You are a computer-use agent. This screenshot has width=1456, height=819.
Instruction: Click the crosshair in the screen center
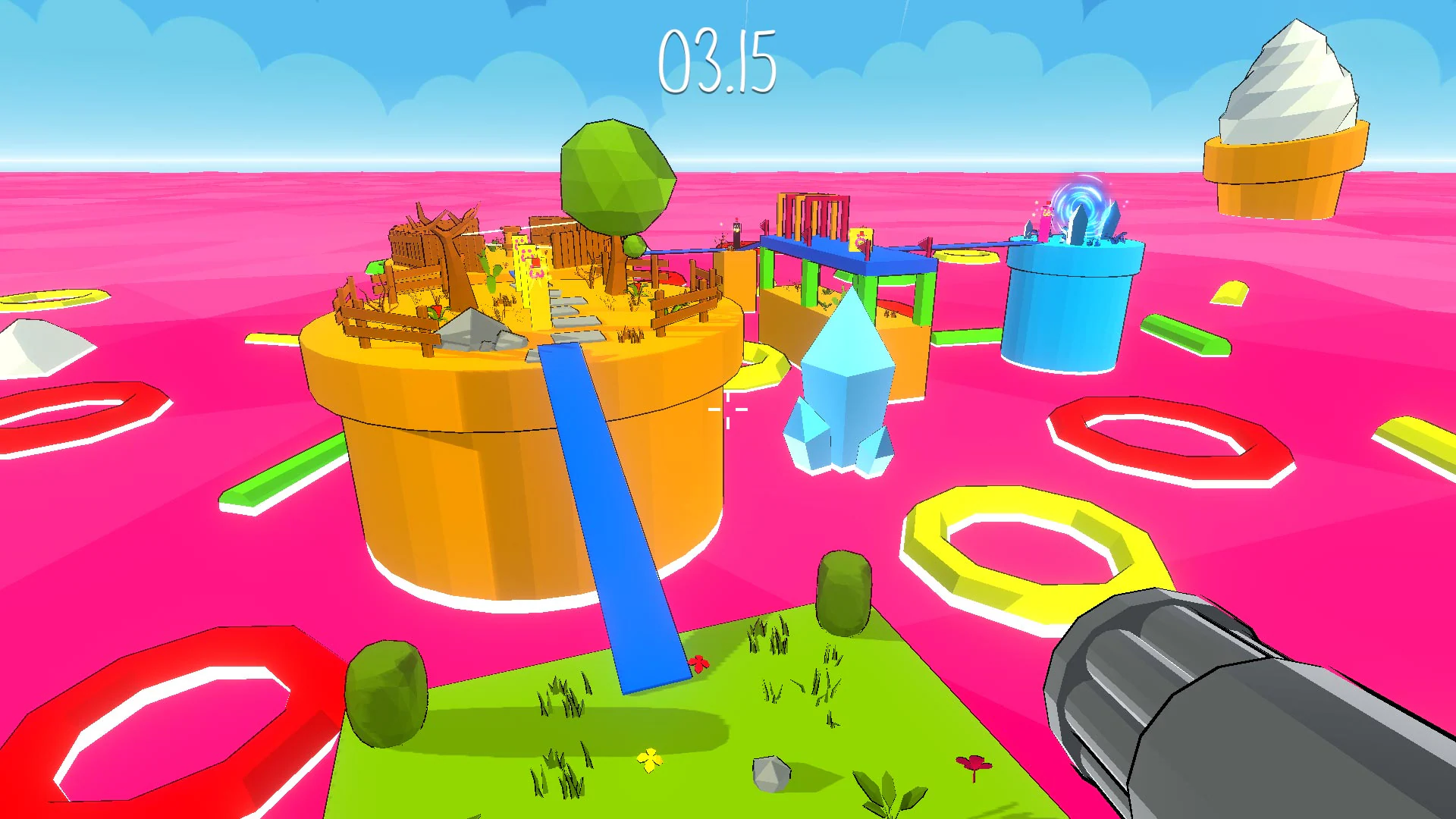click(727, 409)
